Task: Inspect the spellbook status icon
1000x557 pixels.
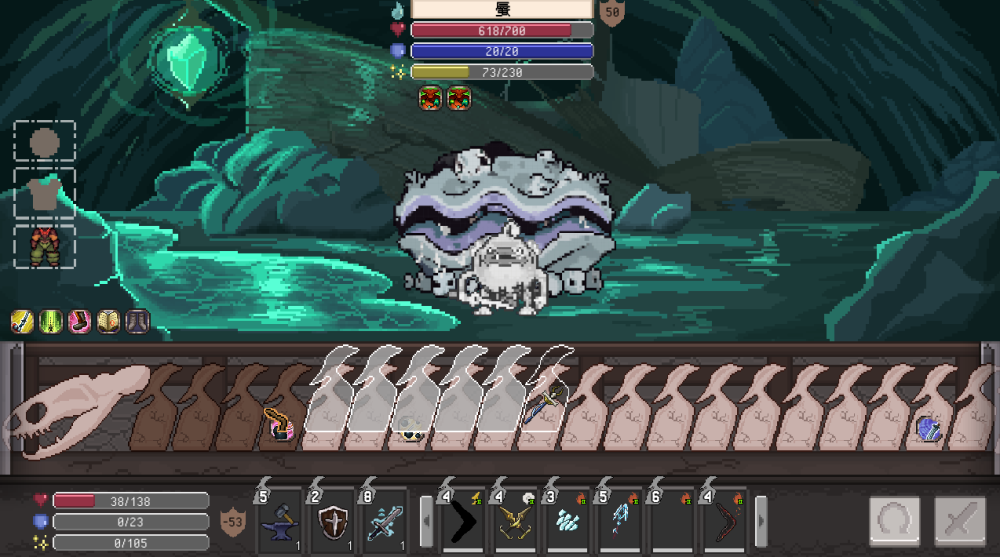Action: click(x=108, y=321)
